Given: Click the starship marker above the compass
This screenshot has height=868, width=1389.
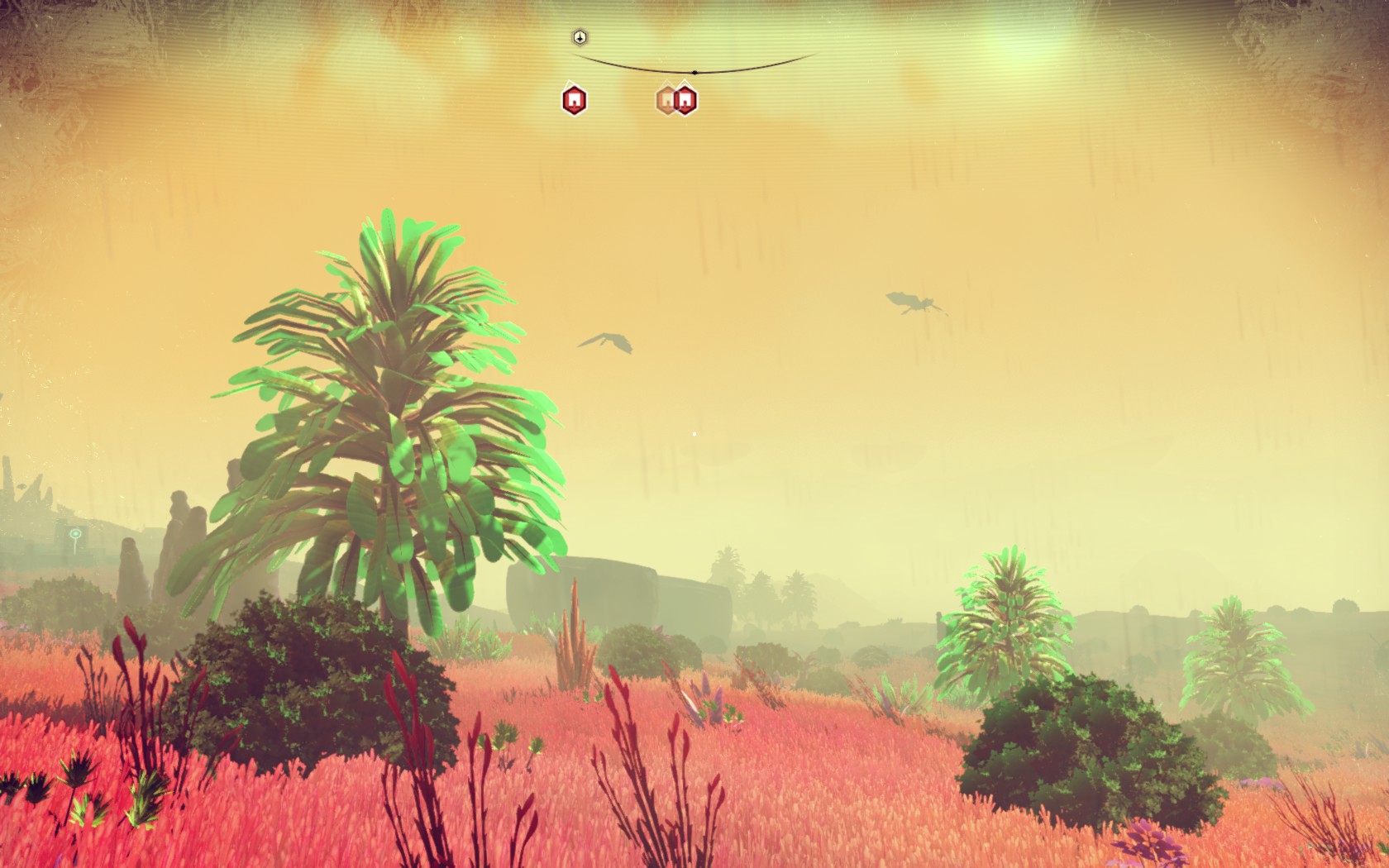Looking at the screenshot, I should [580, 37].
